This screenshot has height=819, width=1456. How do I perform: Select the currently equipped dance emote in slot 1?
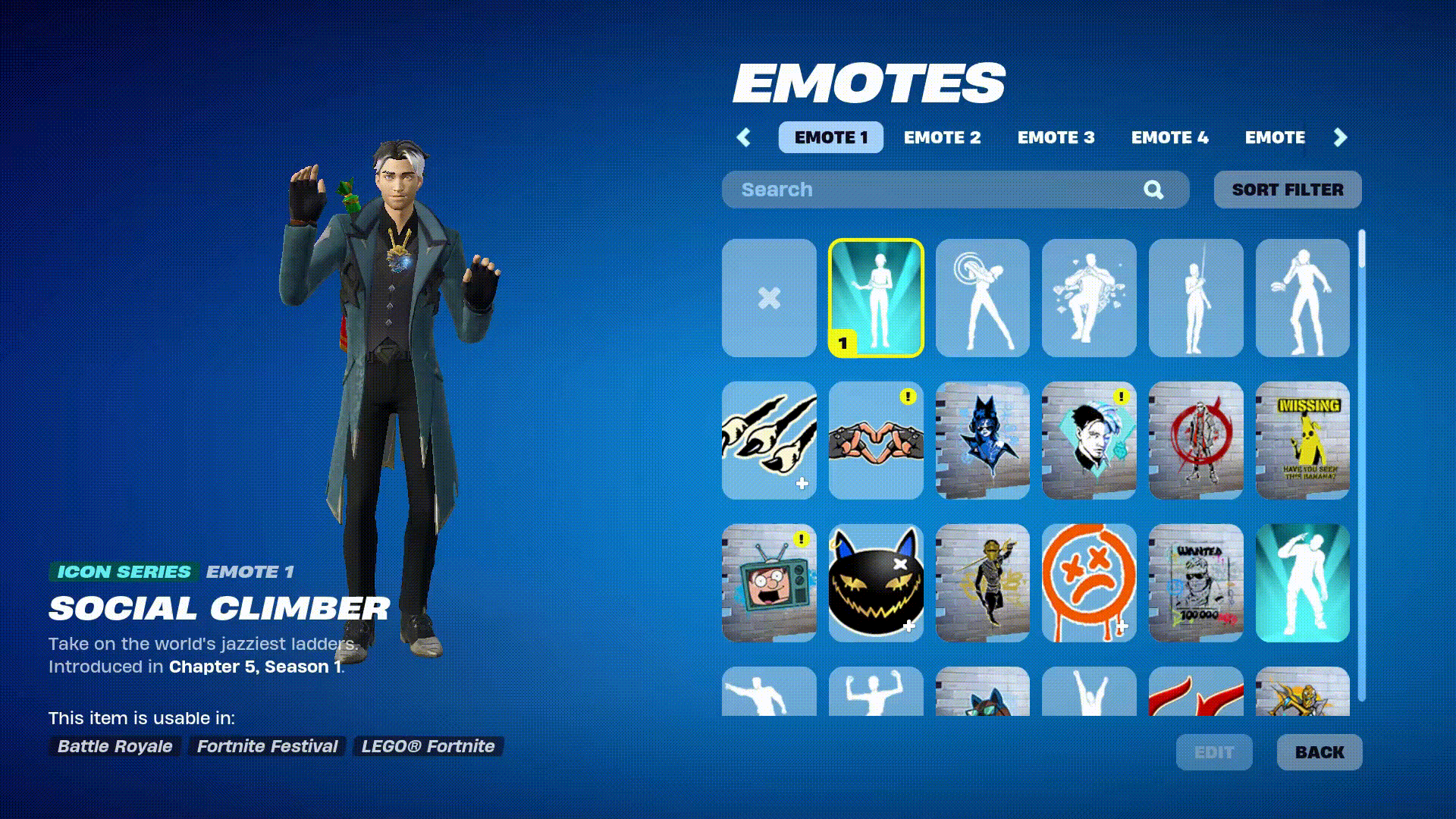pyautogui.click(x=875, y=297)
